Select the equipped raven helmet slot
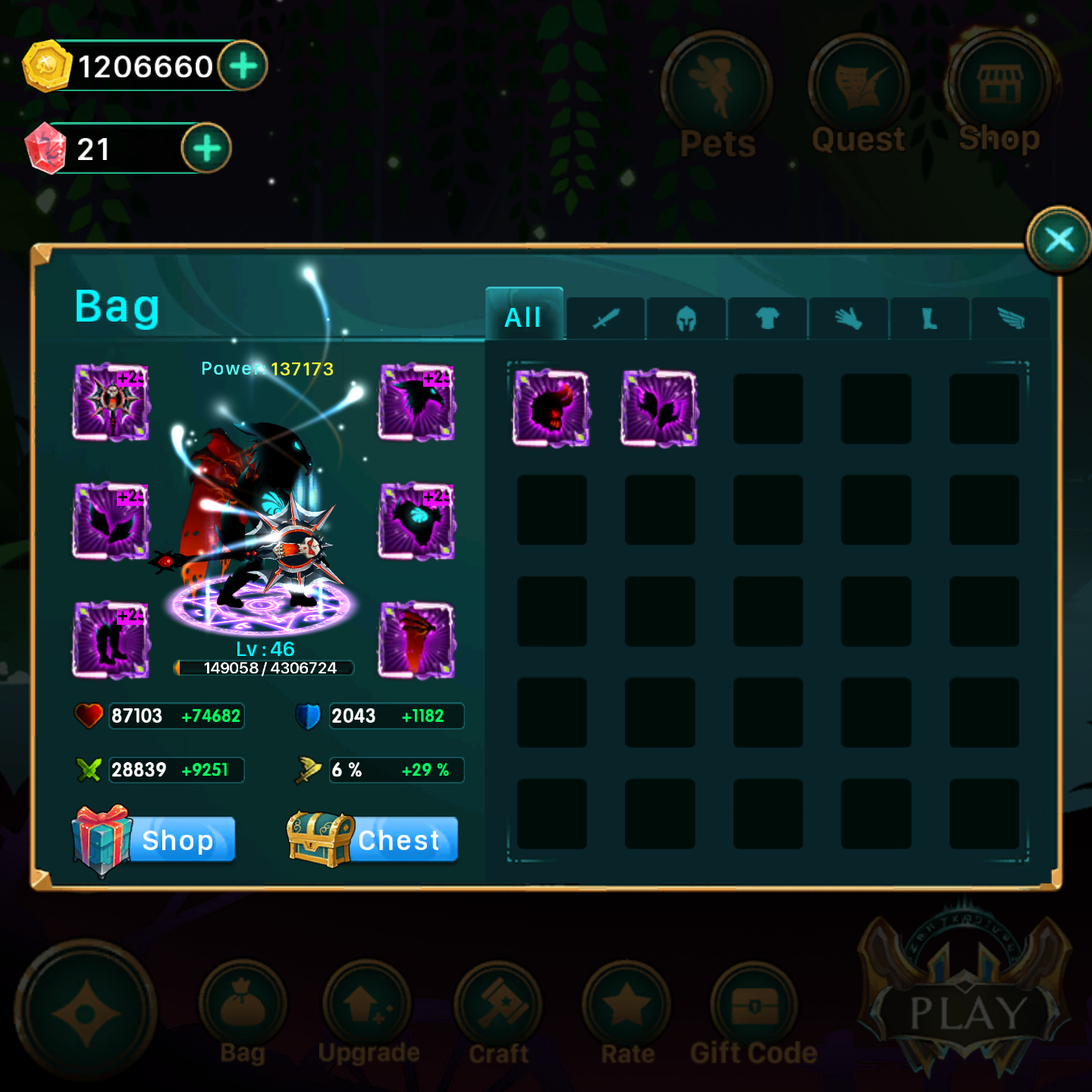The height and width of the screenshot is (1092, 1092). click(417, 402)
